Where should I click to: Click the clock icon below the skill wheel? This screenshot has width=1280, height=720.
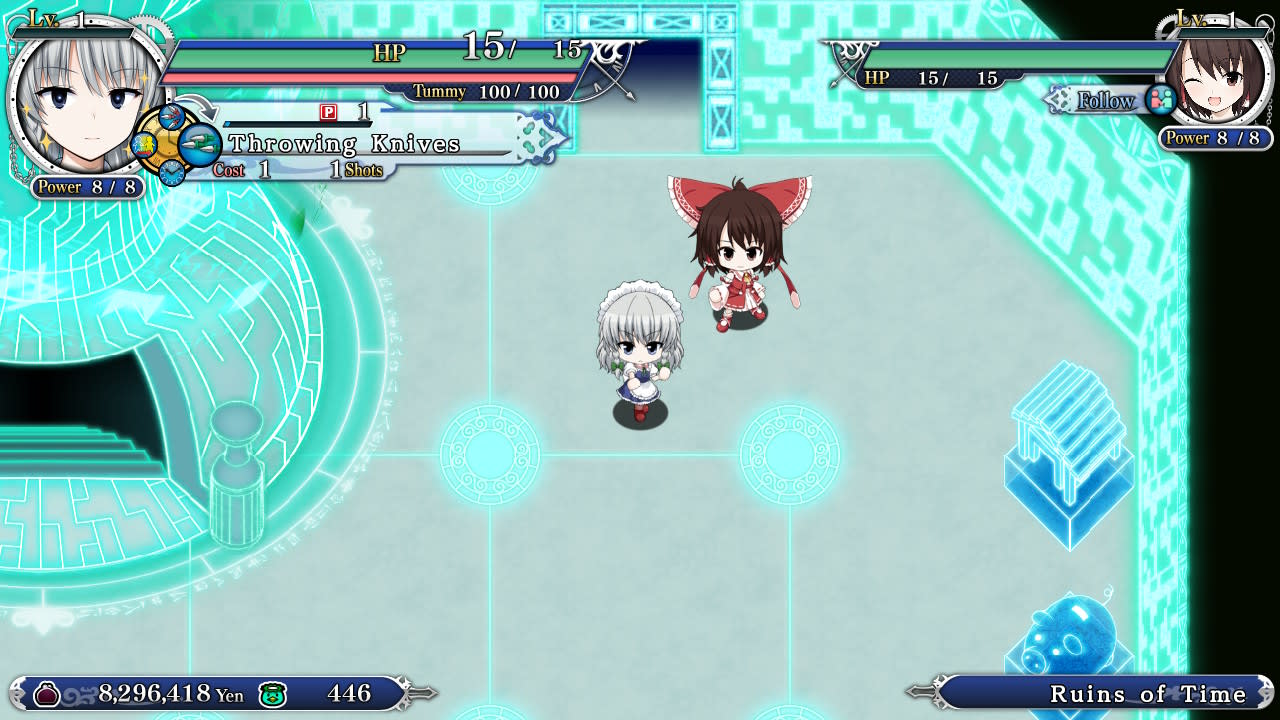point(172,172)
